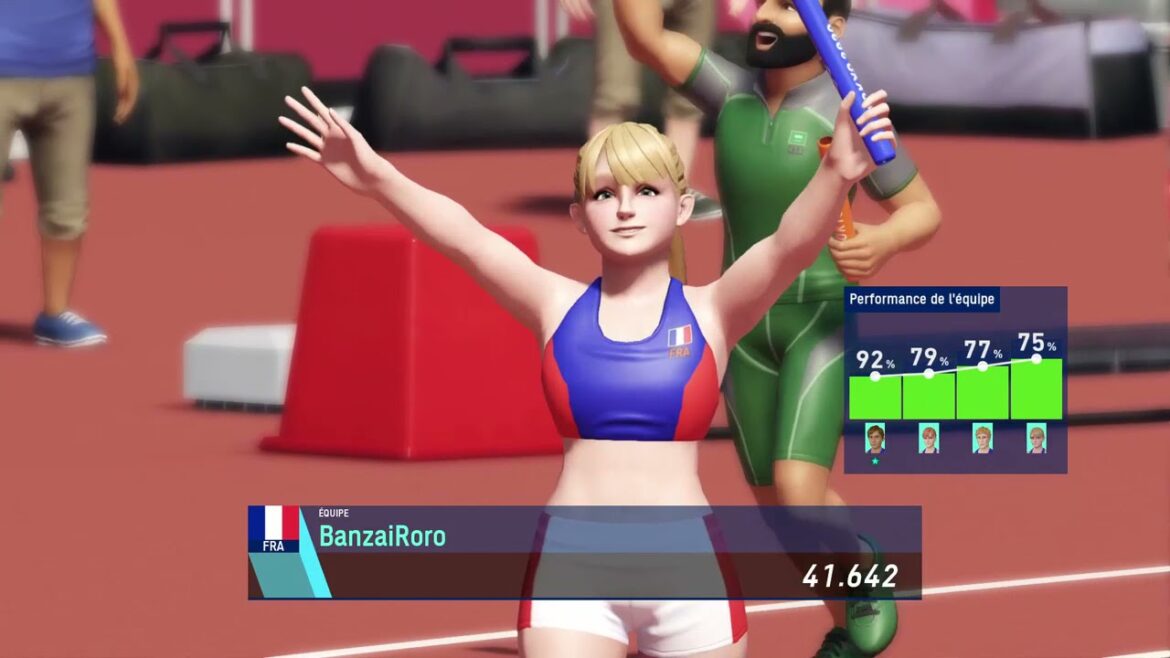1170x658 pixels.
Task: Select the runner portrait under the 79% bar
Action: [928, 439]
